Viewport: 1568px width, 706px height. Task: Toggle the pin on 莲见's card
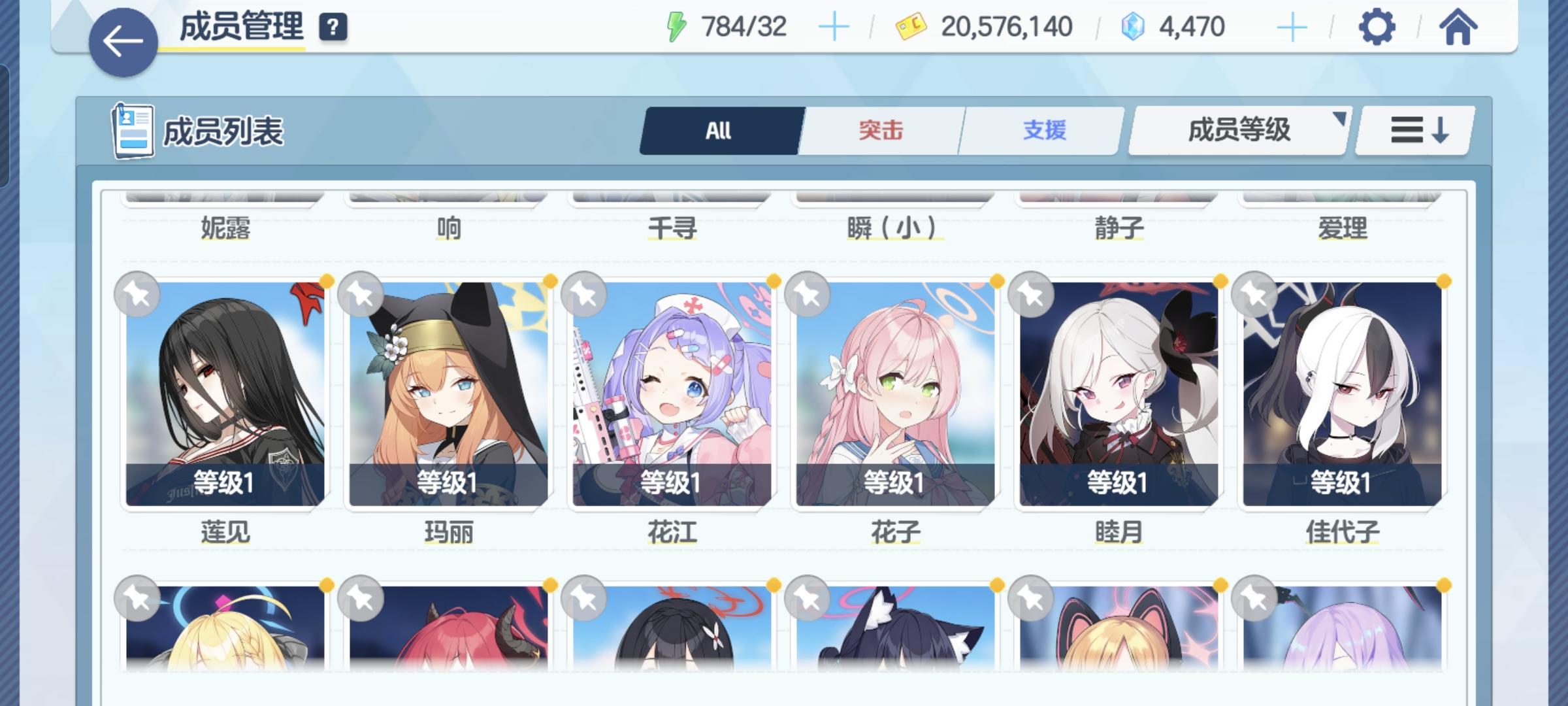[139, 294]
